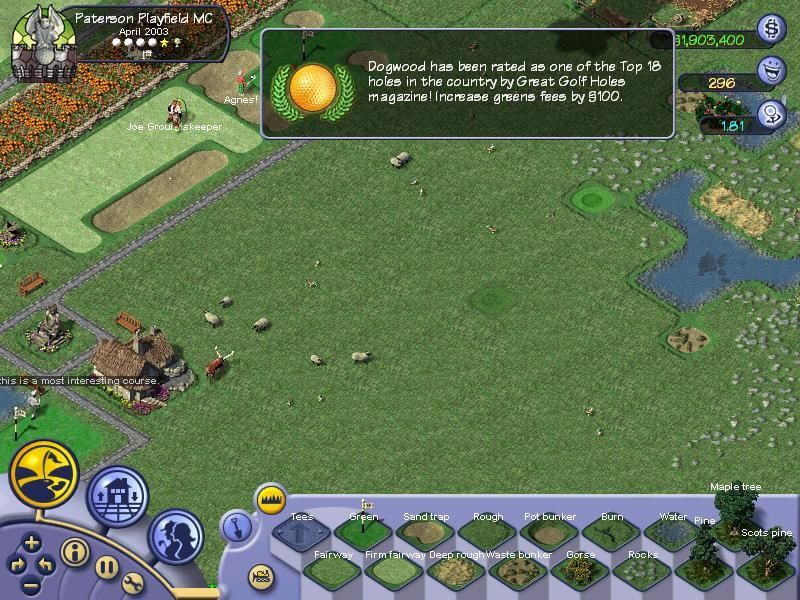Choose the Water terrain tile
The image size is (800, 600).
672,535
